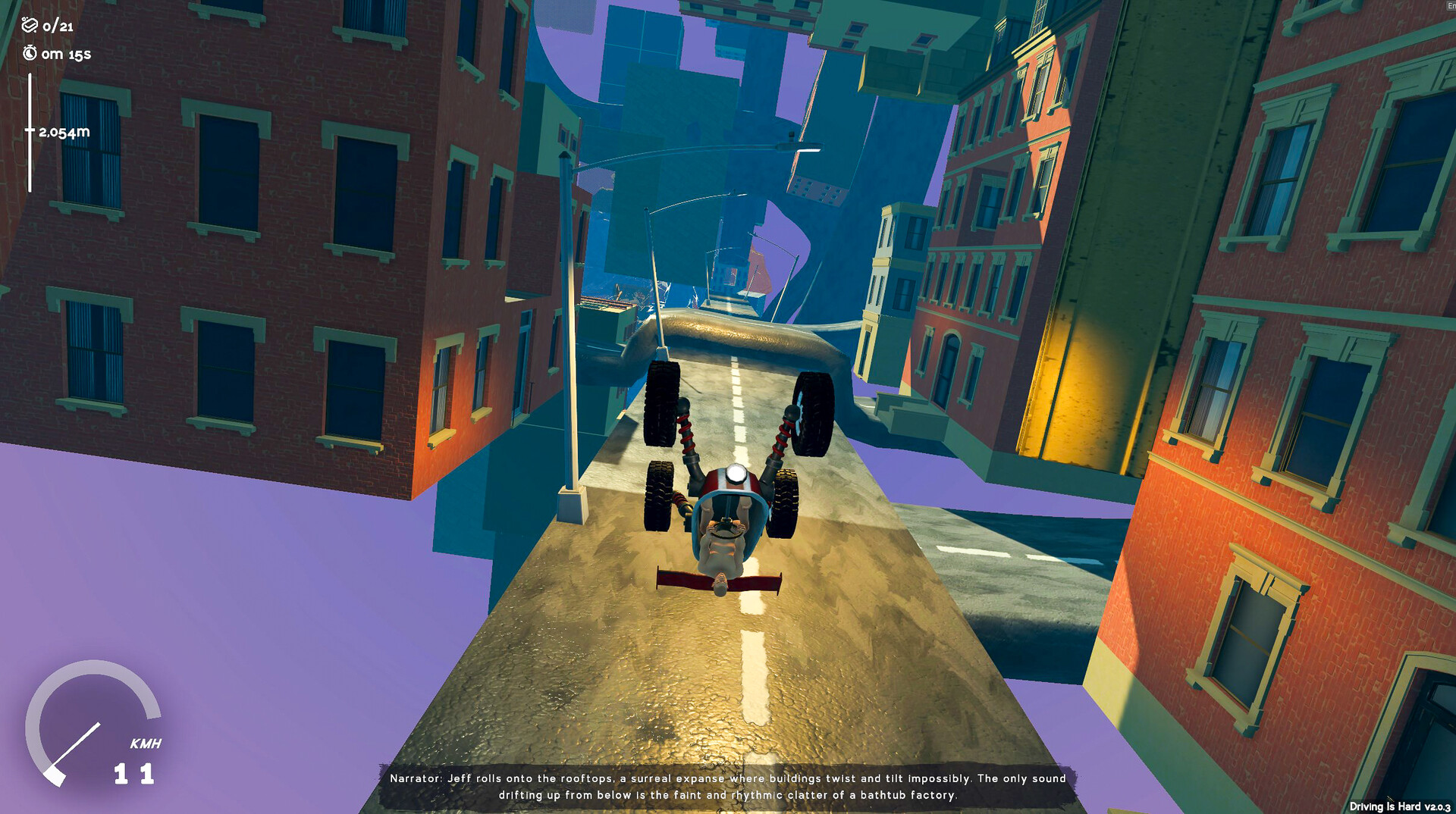Click the vehicle's round headlight
Image resolution: width=1456 pixels, height=814 pixels.
pyautogui.click(x=736, y=473)
